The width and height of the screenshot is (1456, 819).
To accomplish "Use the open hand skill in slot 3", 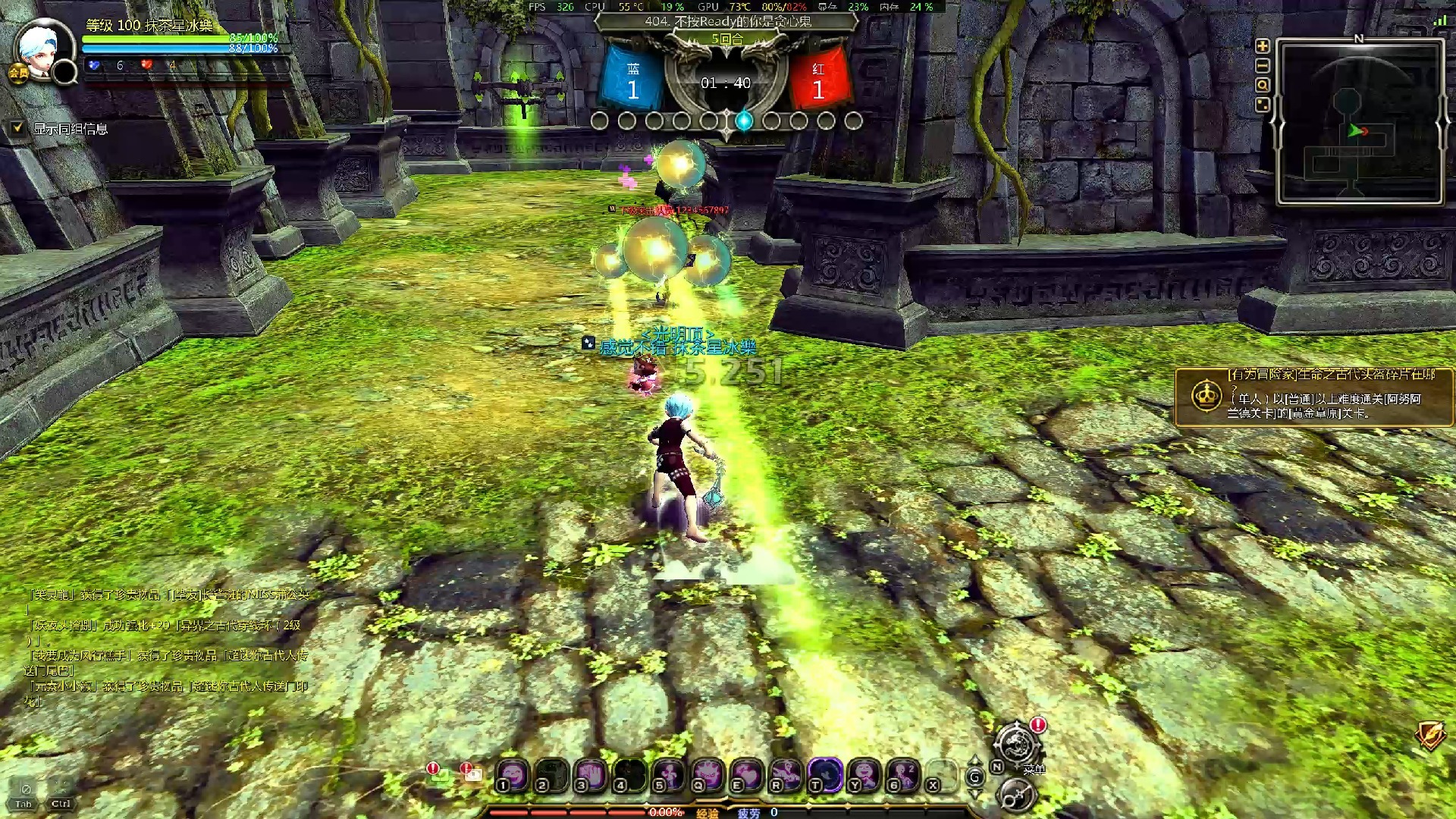I will (591, 775).
